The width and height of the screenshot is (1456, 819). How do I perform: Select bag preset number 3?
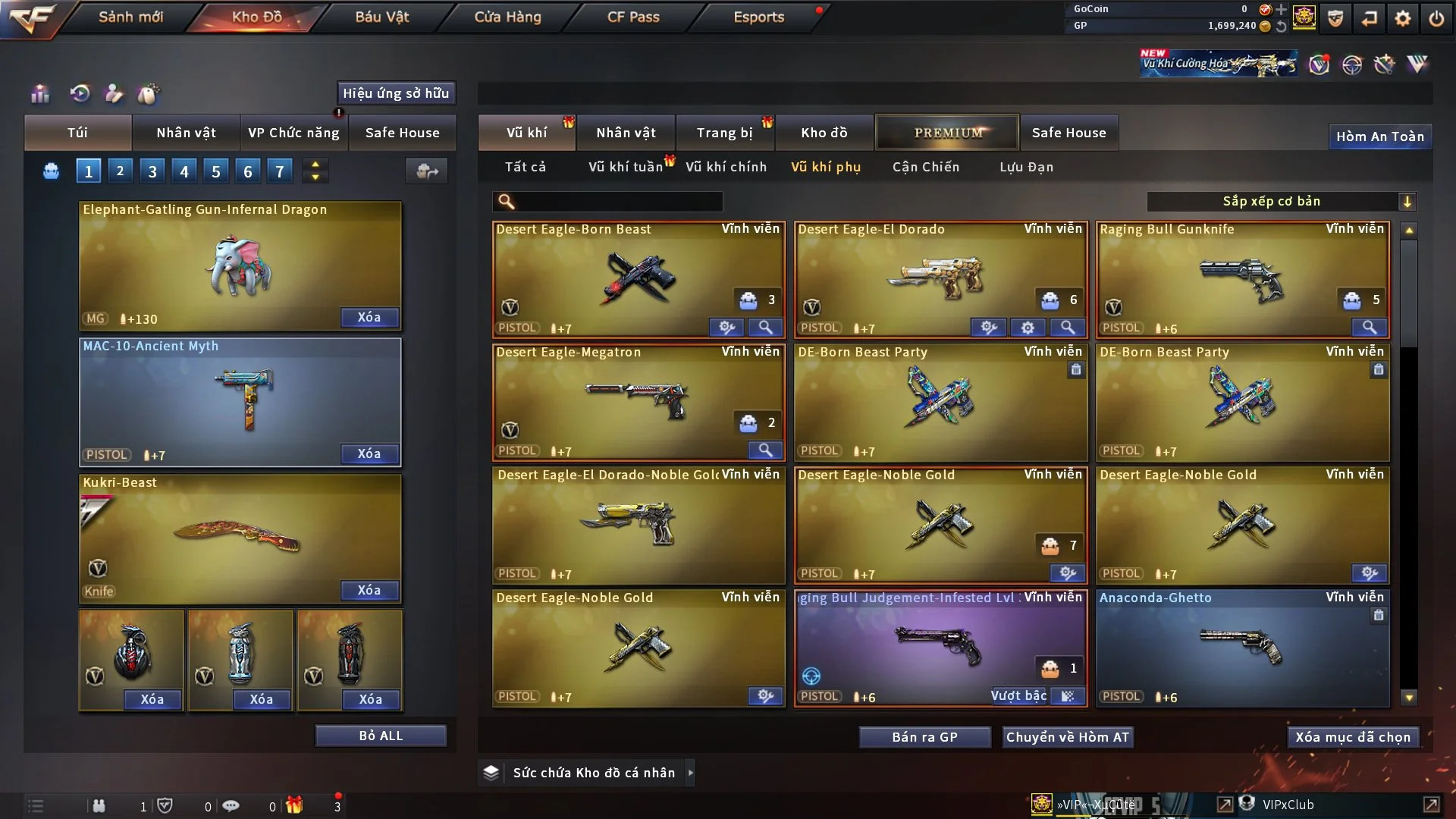[x=152, y=171]
